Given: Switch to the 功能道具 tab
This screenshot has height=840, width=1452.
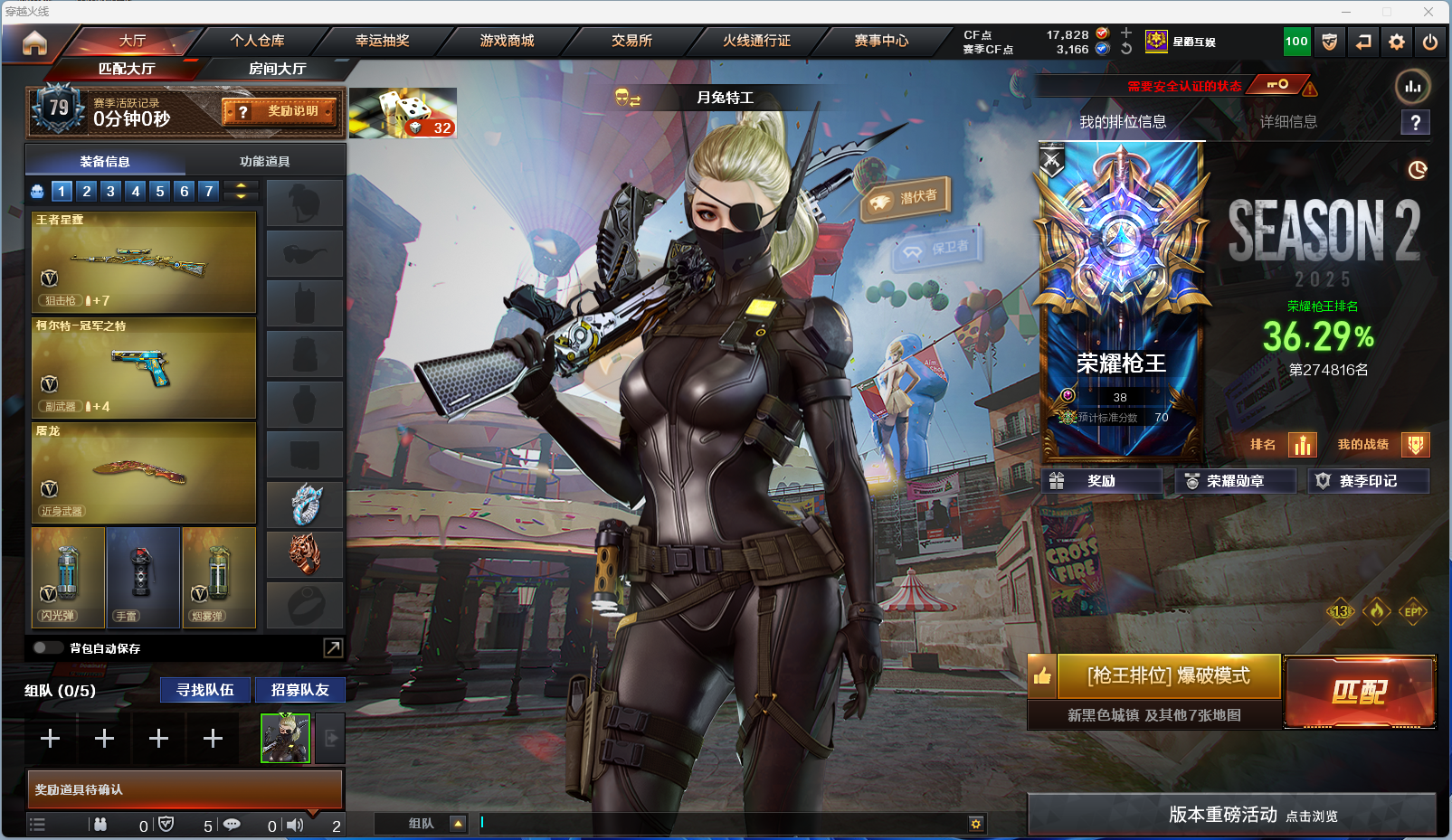Looking at the screenshot, I should click(264, 162).
